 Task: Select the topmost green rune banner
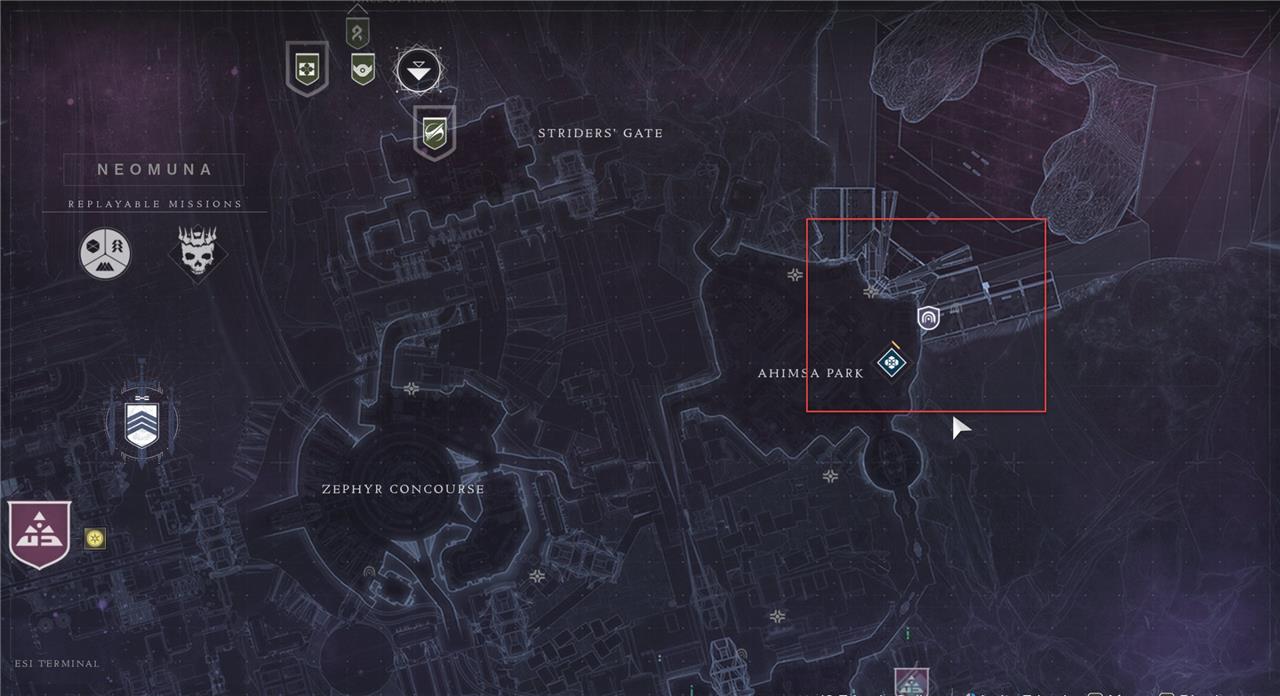[x=357, y=31]
